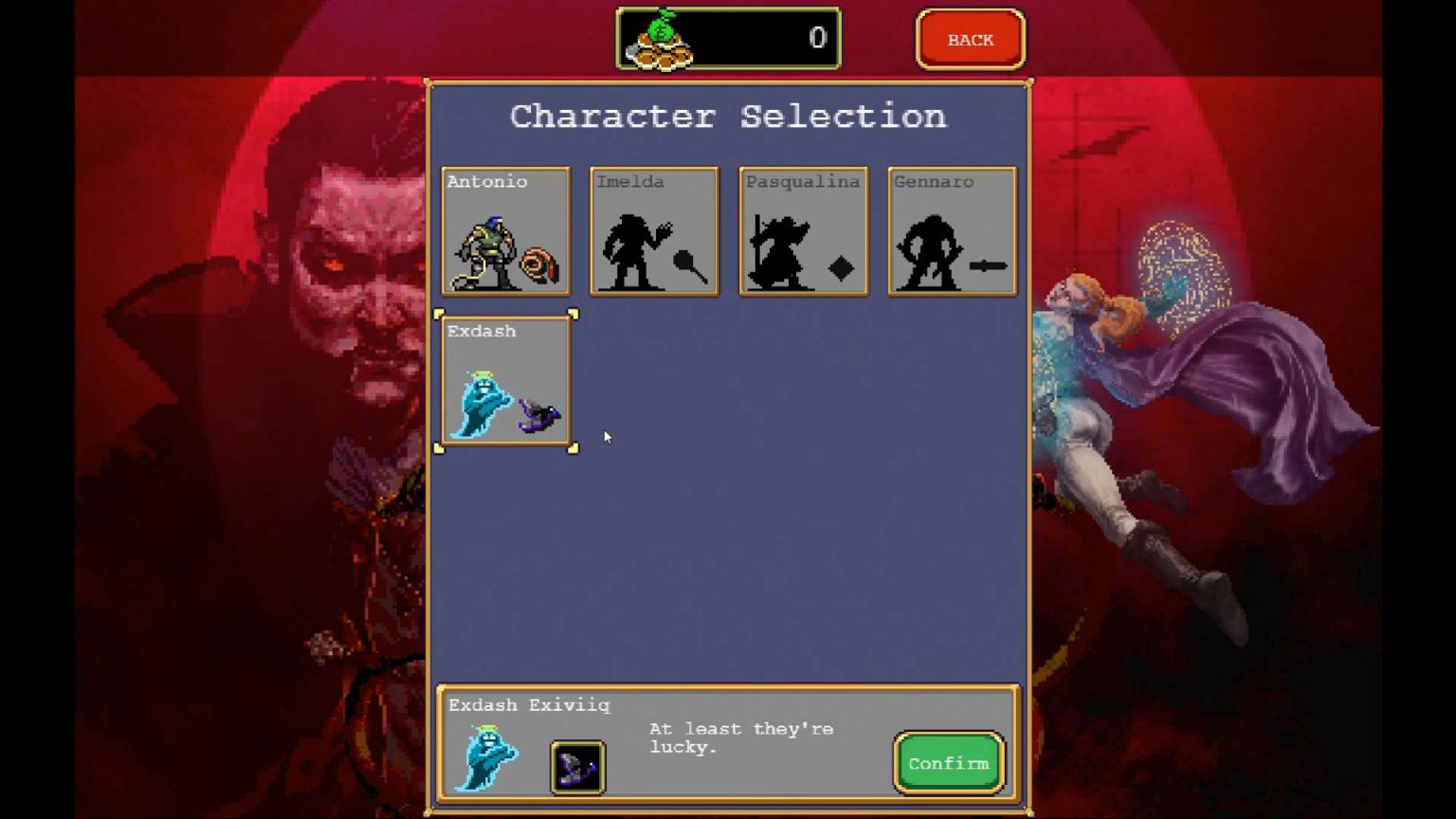Click Gennaro's knife weapon icon

click(x=988, y=267)
